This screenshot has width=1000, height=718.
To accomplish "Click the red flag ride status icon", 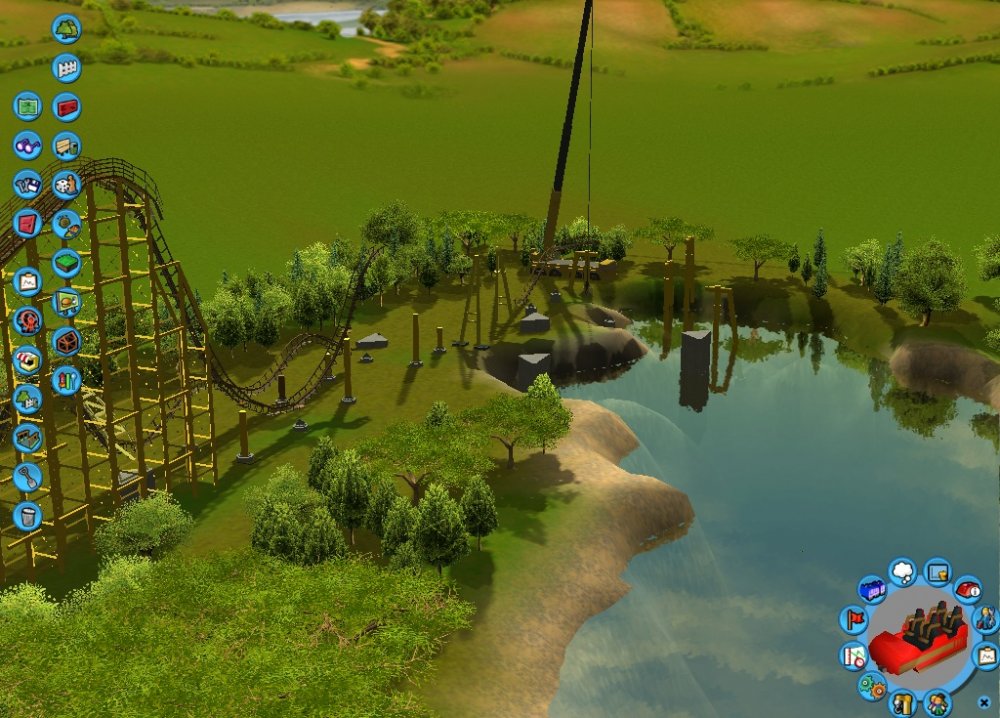I will [854, 620].
